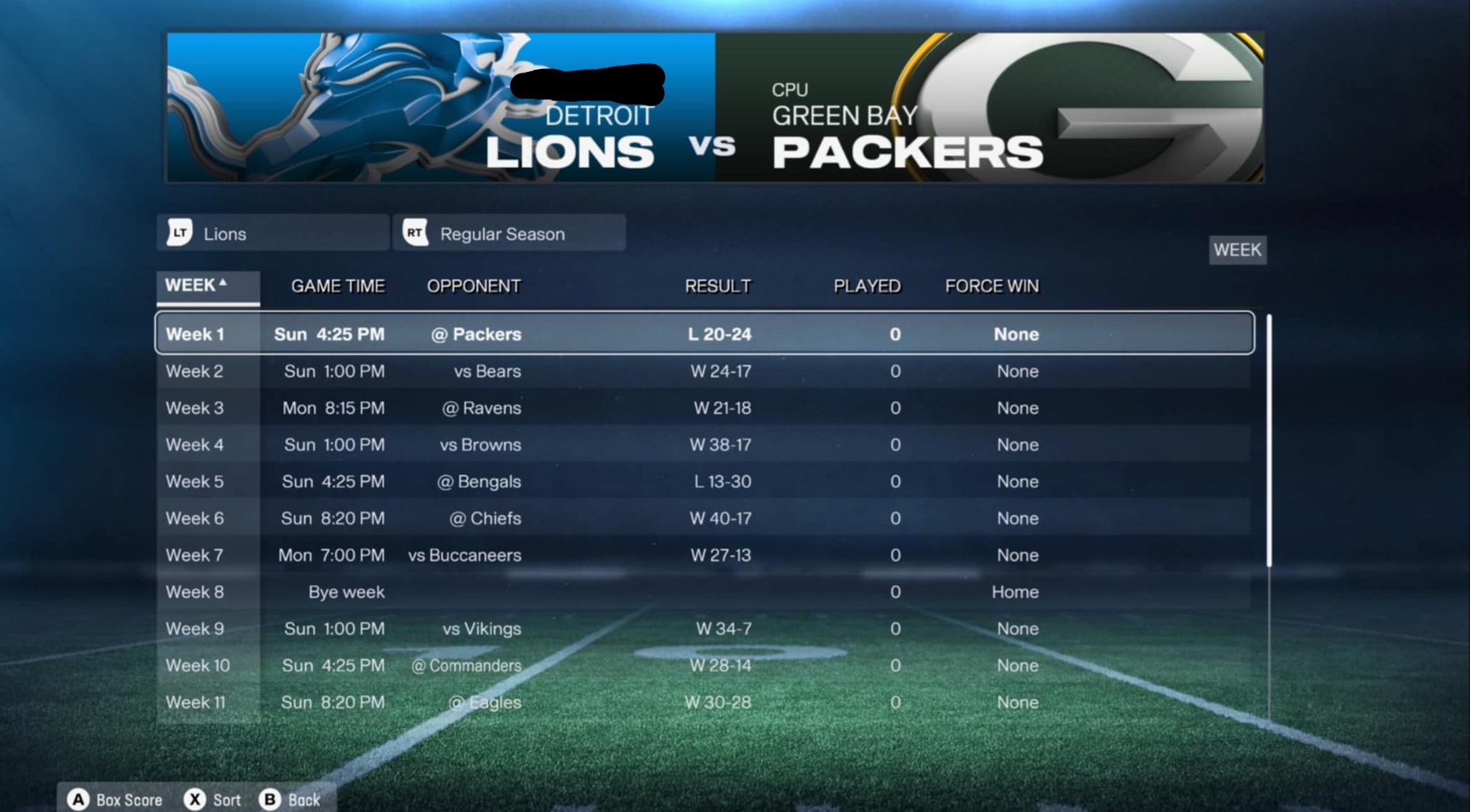The image size is (1470, 812).
Task: Click the LT bumper icon beside Lions
Action: [x=181, y=232]
